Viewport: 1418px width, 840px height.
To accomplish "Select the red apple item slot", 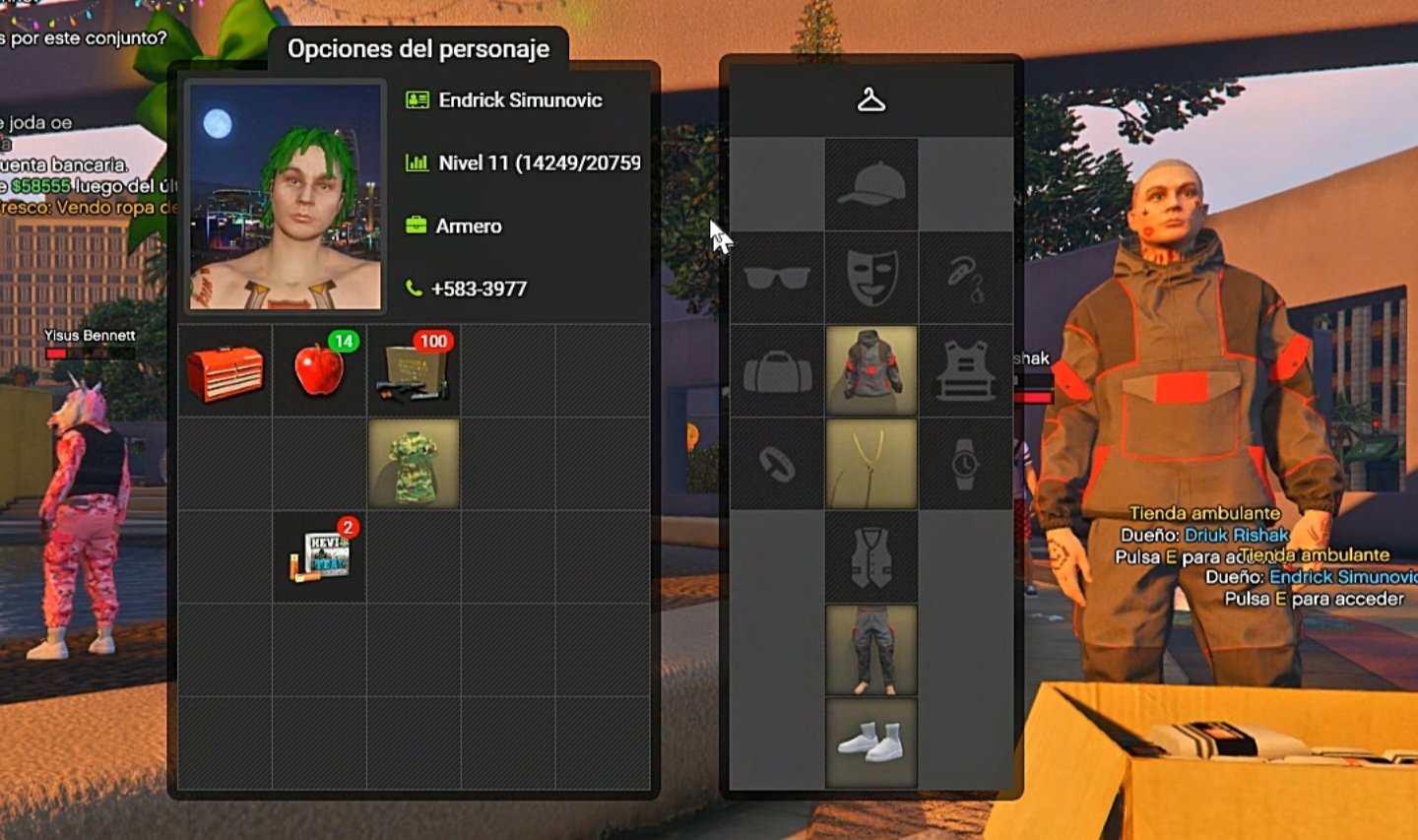I will coord(319,371).
